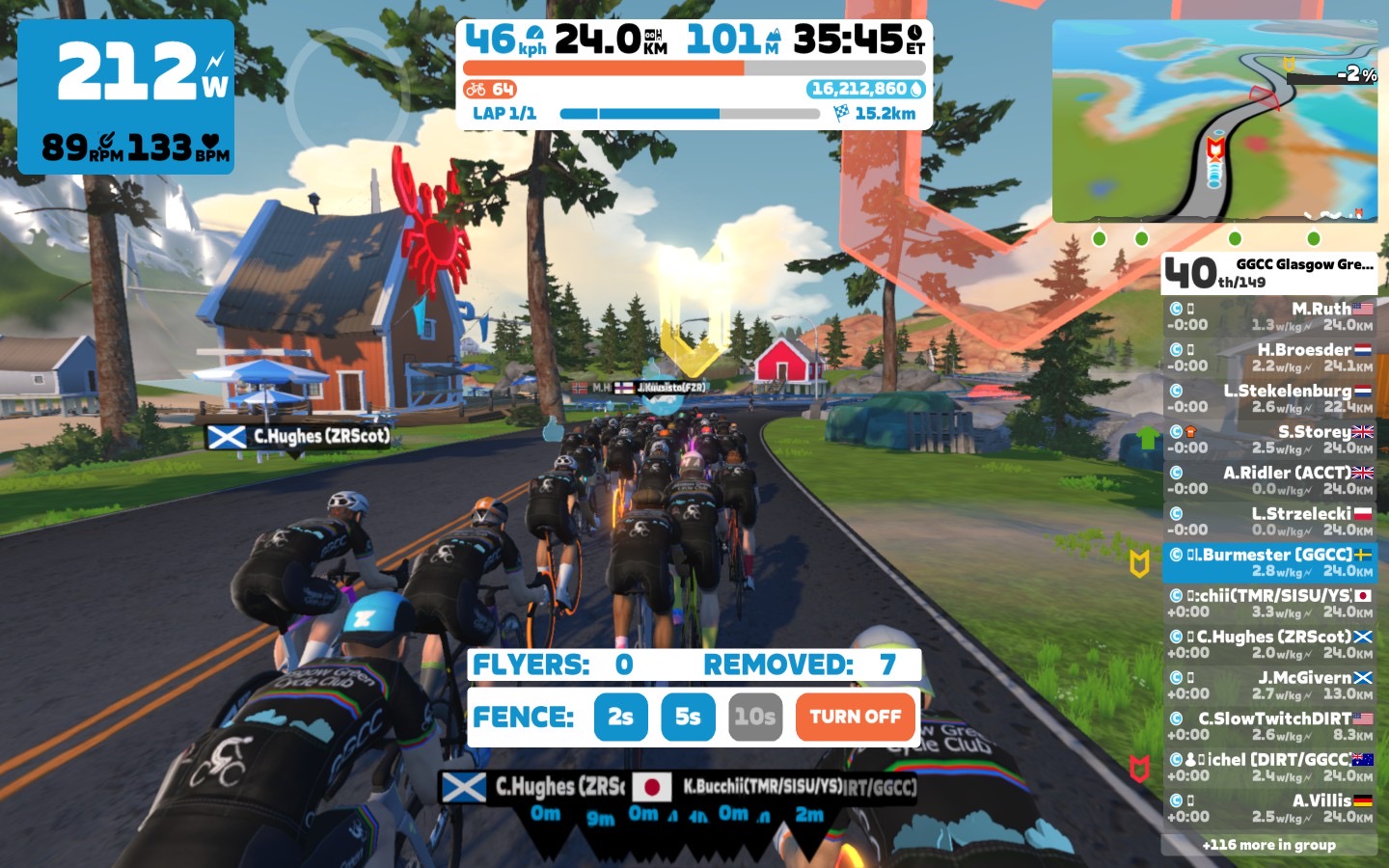
Task: Click the 212 W power panel
Action: (126, 97)
